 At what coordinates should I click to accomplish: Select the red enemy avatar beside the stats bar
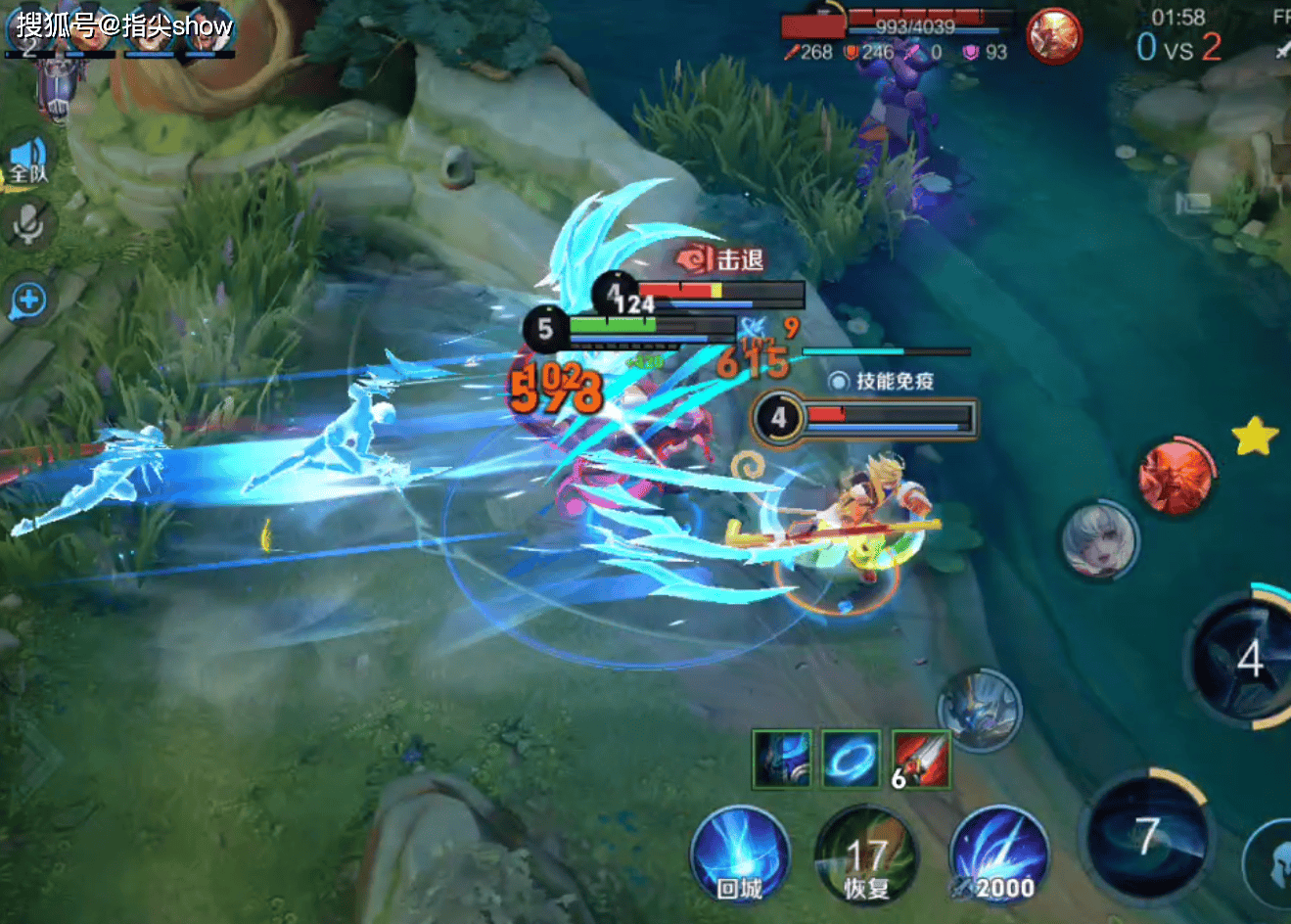click(1053, 36)
